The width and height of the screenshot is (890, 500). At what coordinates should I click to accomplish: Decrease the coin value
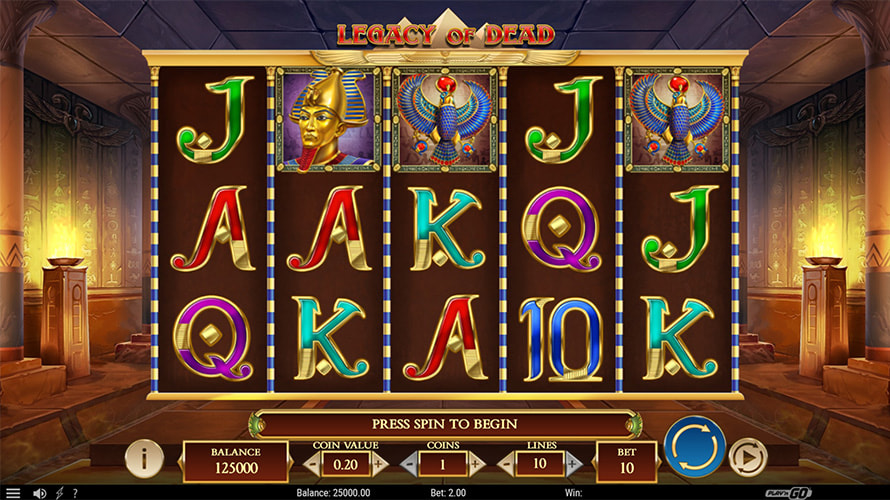(x=314, y=464)
